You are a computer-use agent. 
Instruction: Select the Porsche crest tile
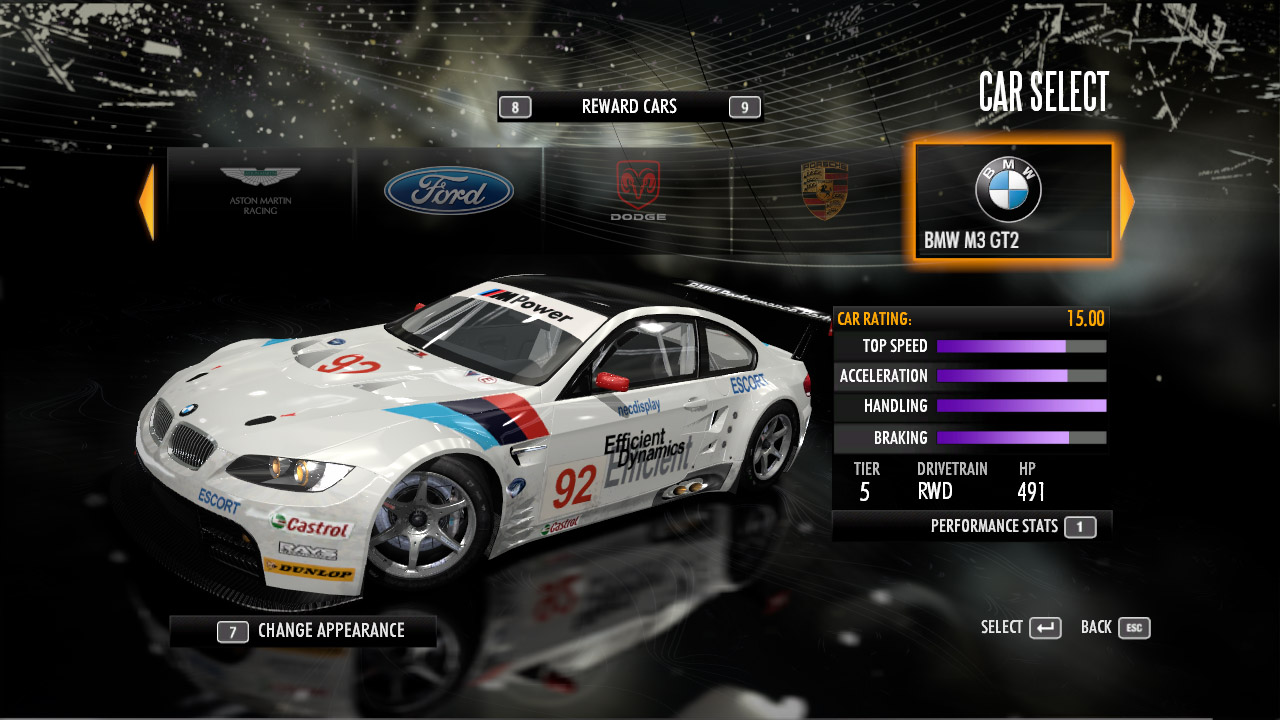click(824, 192)
